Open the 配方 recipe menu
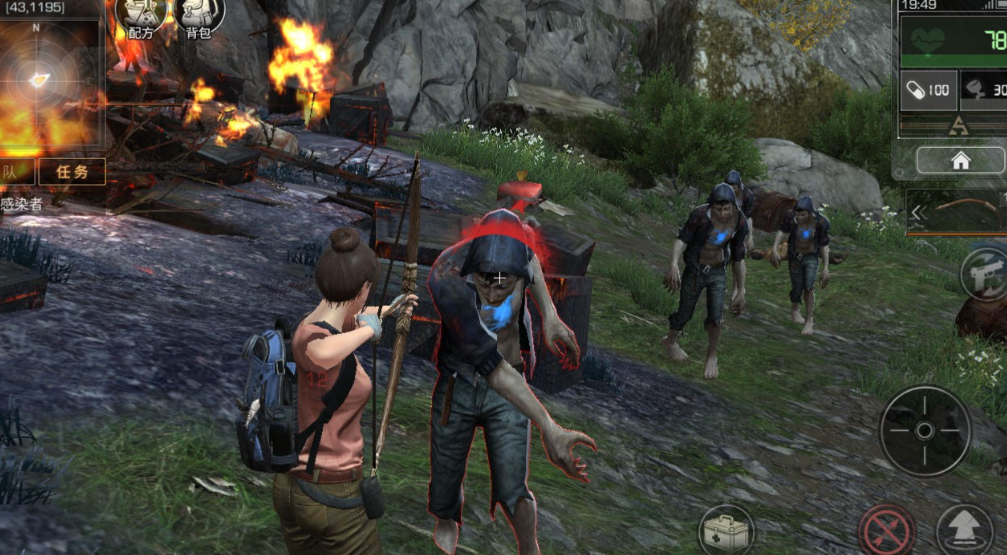The width and height of the screenshot is (1007, 555). point(142,17)
